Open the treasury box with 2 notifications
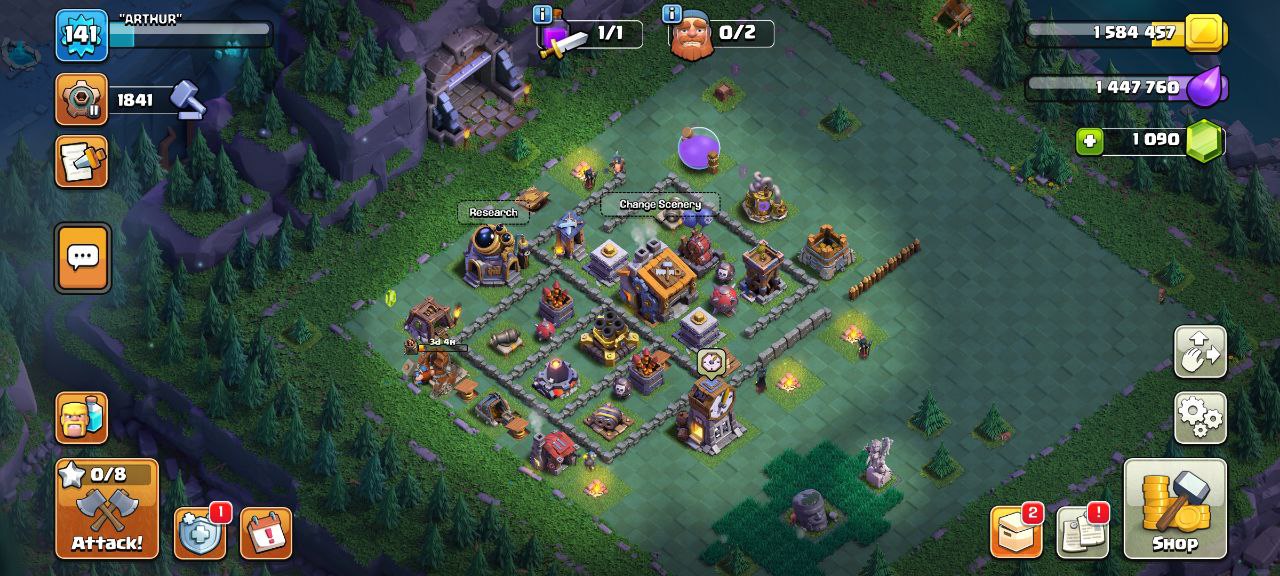 (1015, 532)
